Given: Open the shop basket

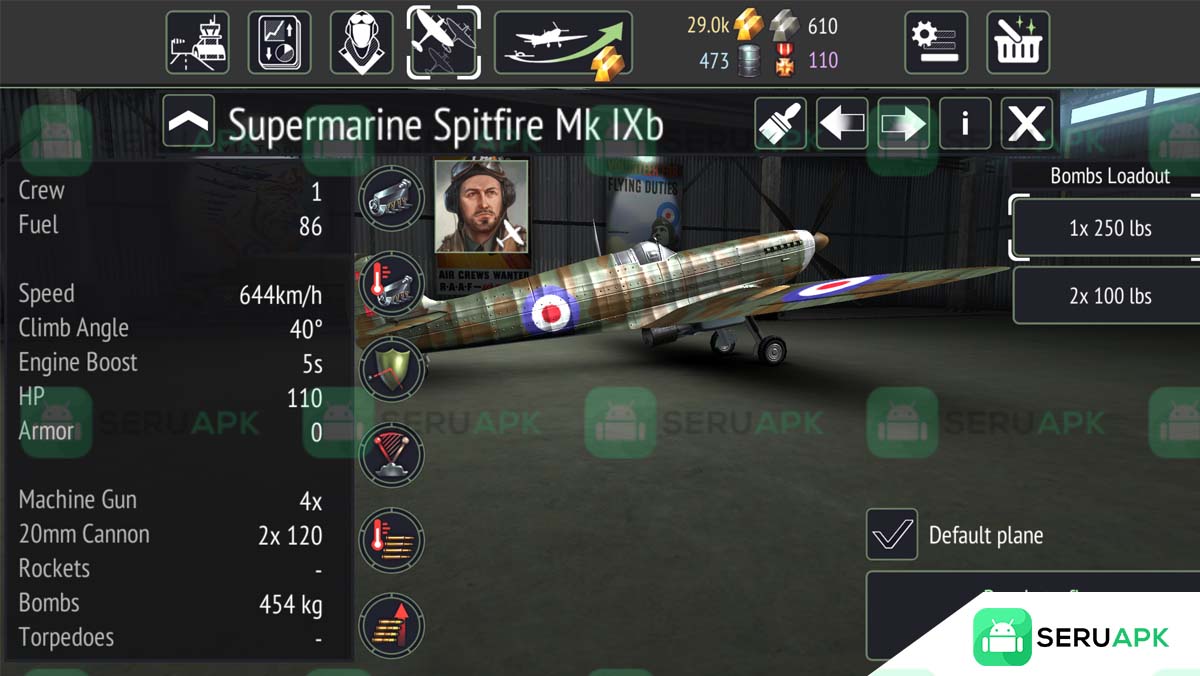Looking at the screenshot, I should click(1018, 42).
